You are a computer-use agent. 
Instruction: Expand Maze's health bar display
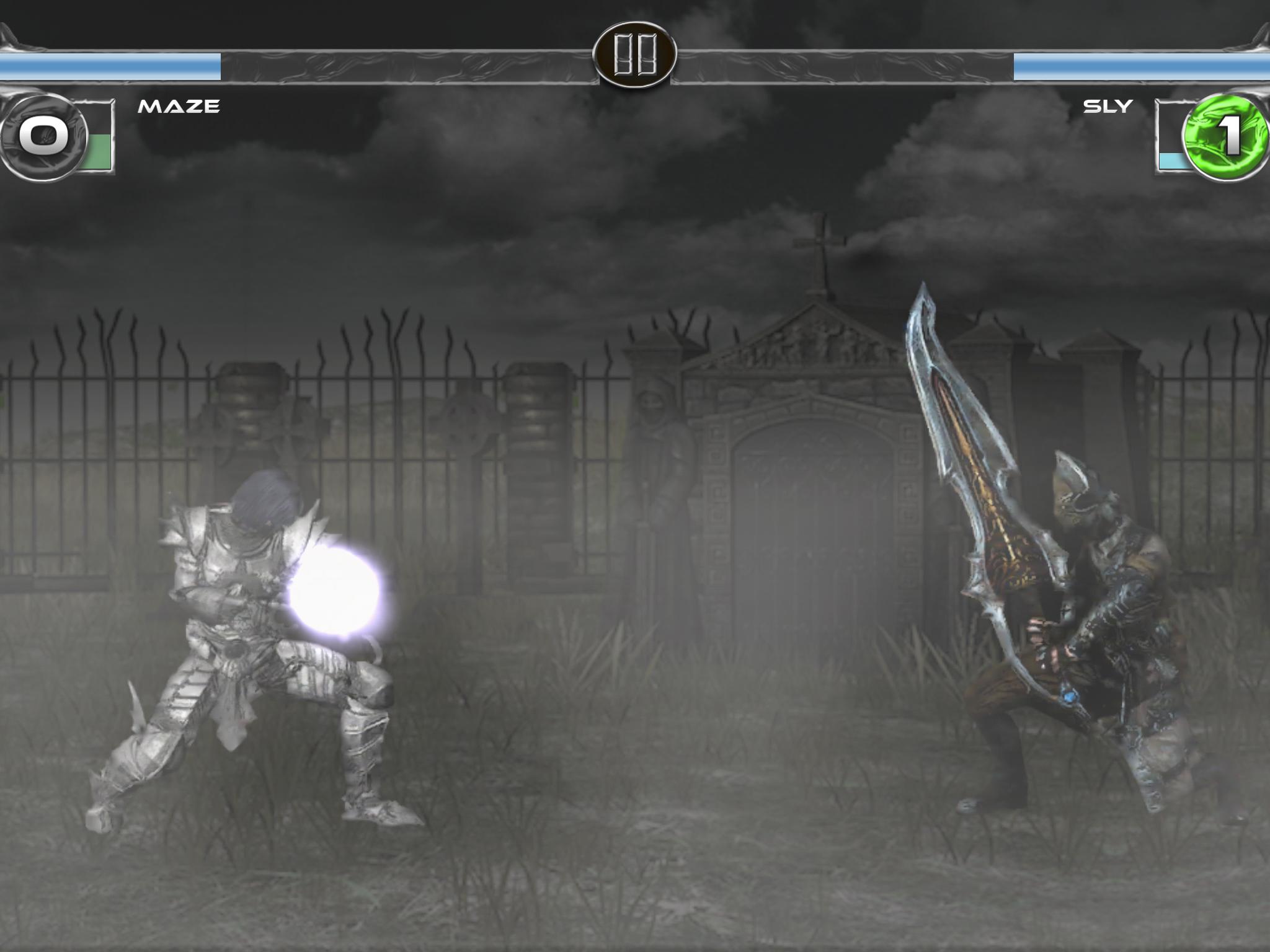click(112, 65)
